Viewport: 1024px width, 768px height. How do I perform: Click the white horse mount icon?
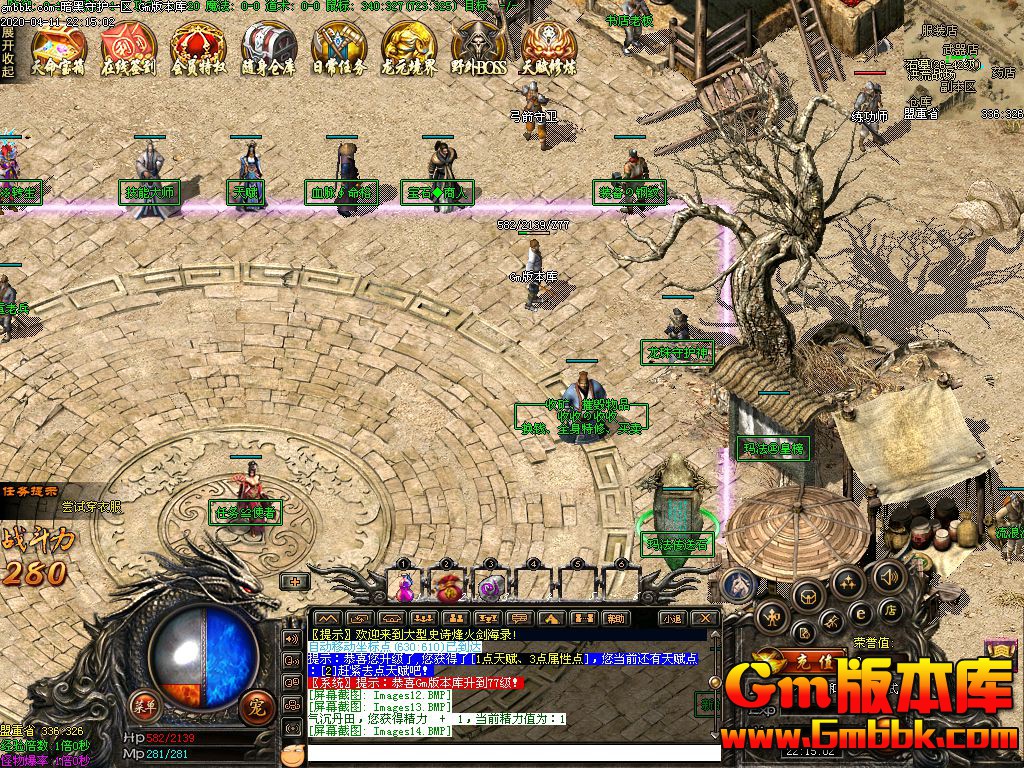[x=740, y=584]
